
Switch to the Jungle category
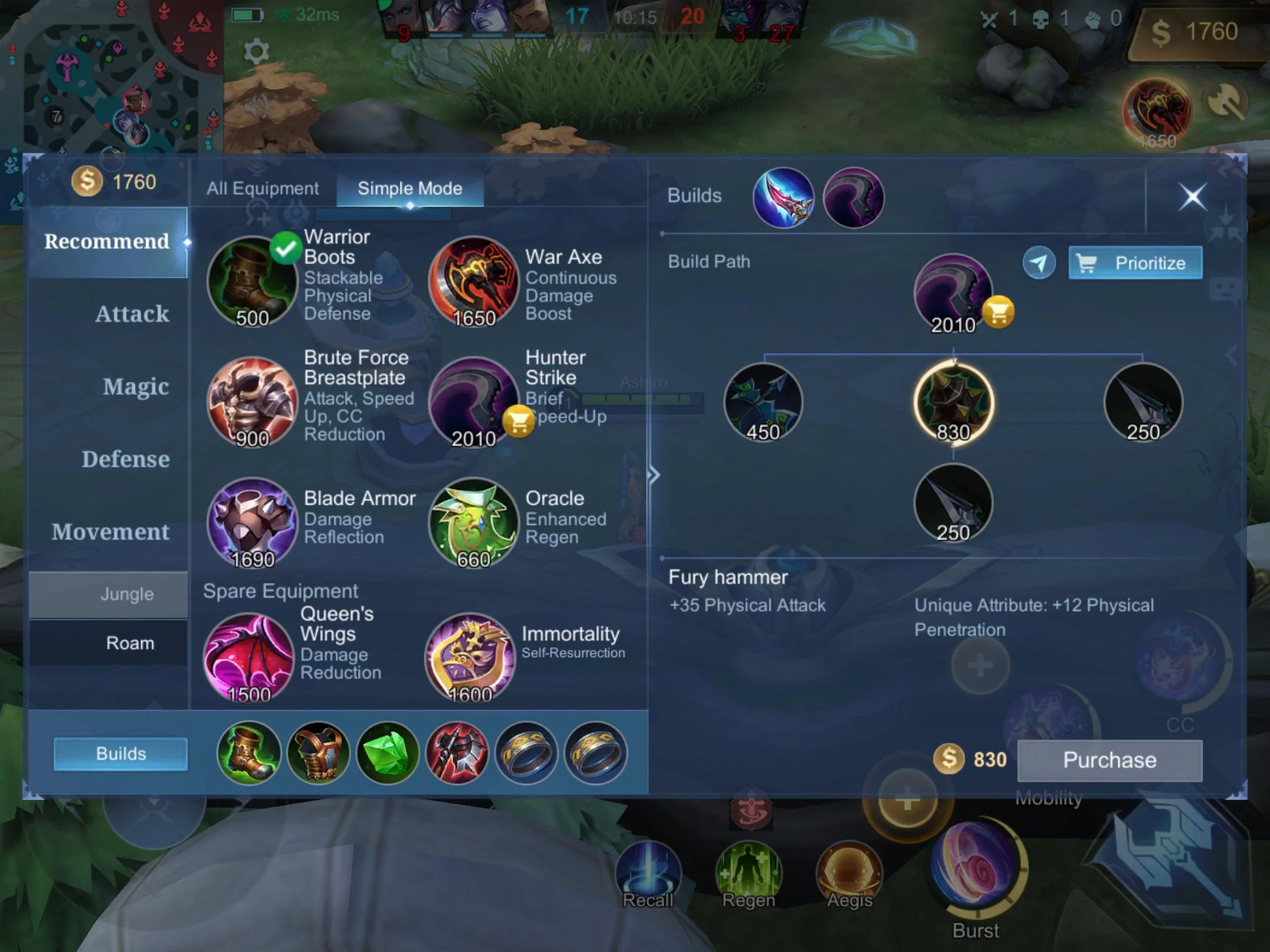126,594
